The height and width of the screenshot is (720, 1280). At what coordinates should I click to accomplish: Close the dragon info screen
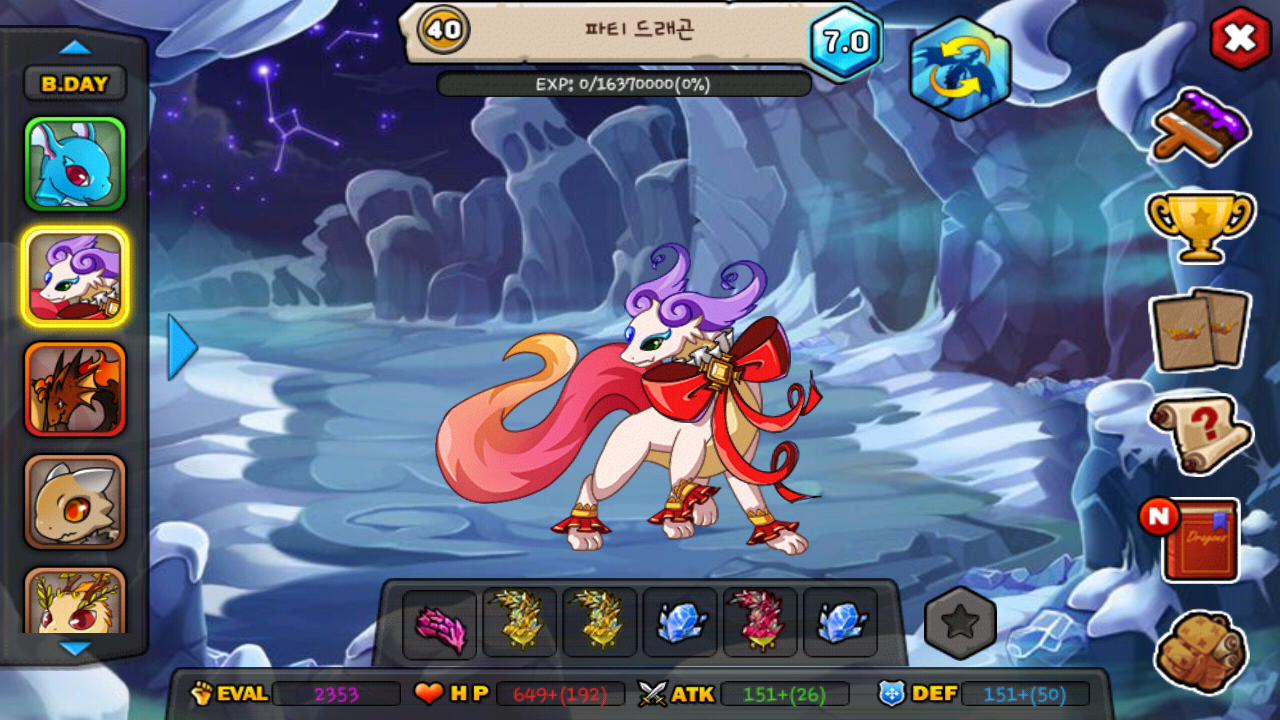pyautogui.click(x=1239, y=39)
